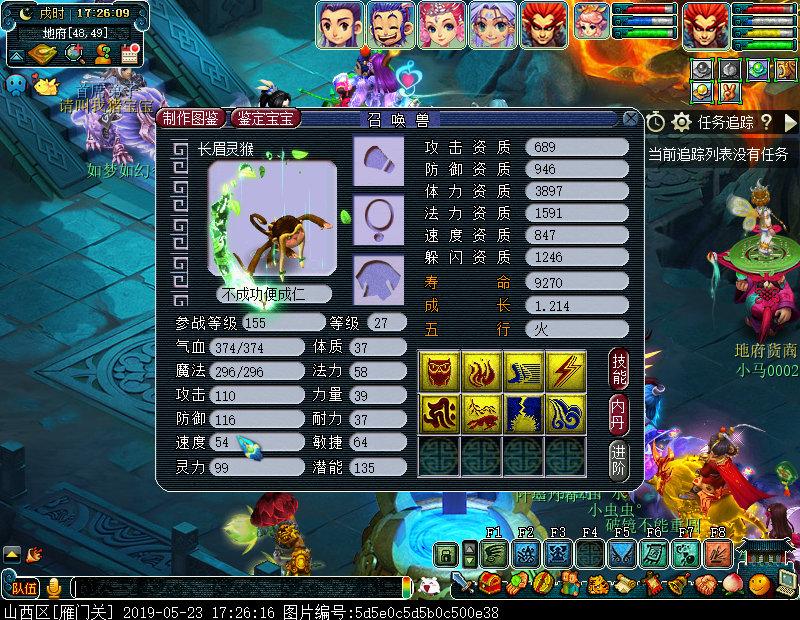Image resolution: width=800 pixels, height=620 pixels.
Task: Close the summoned beast window
Action: pyautogui.click(x=630, y=118)
